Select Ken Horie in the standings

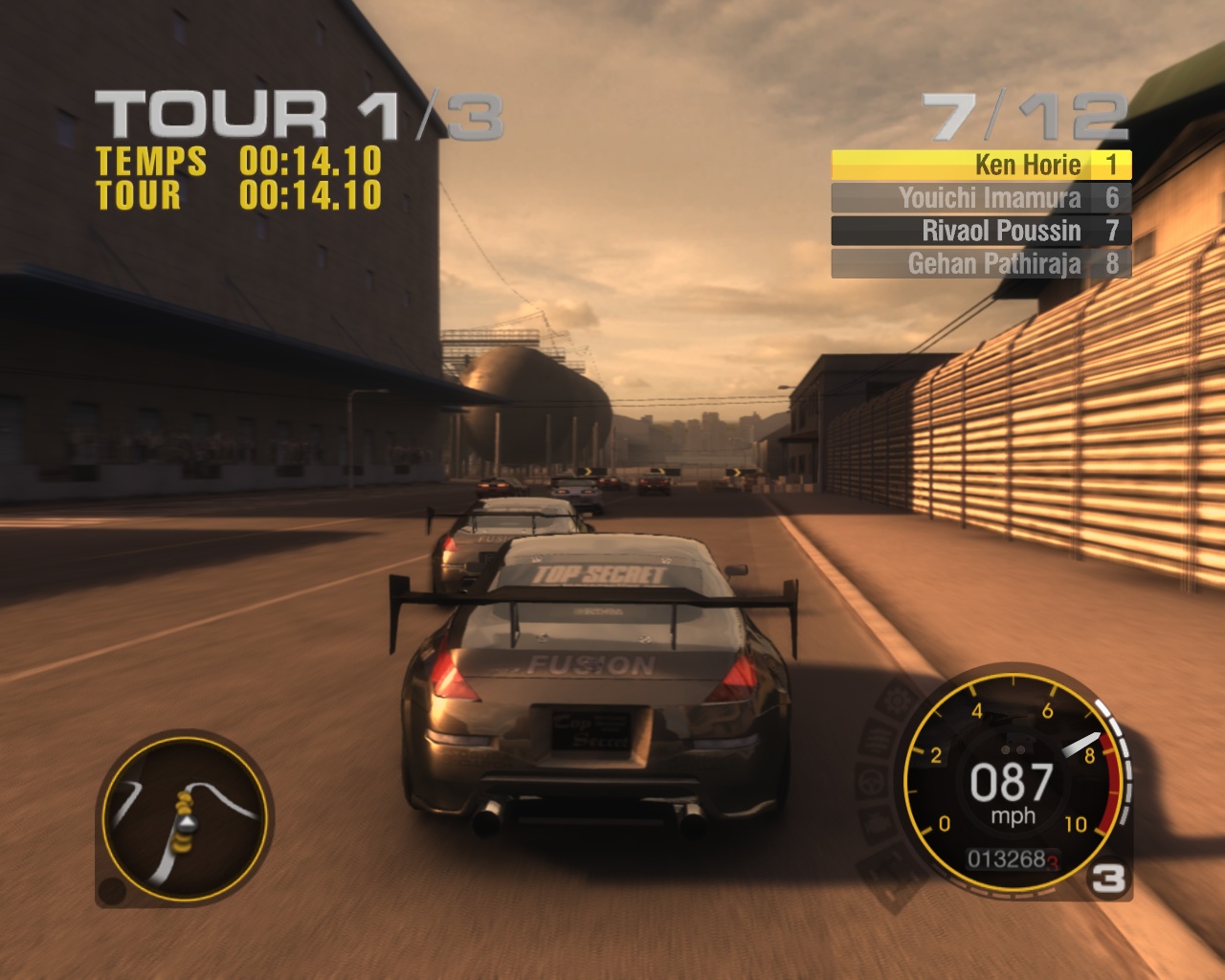click(x=981, y=166)
